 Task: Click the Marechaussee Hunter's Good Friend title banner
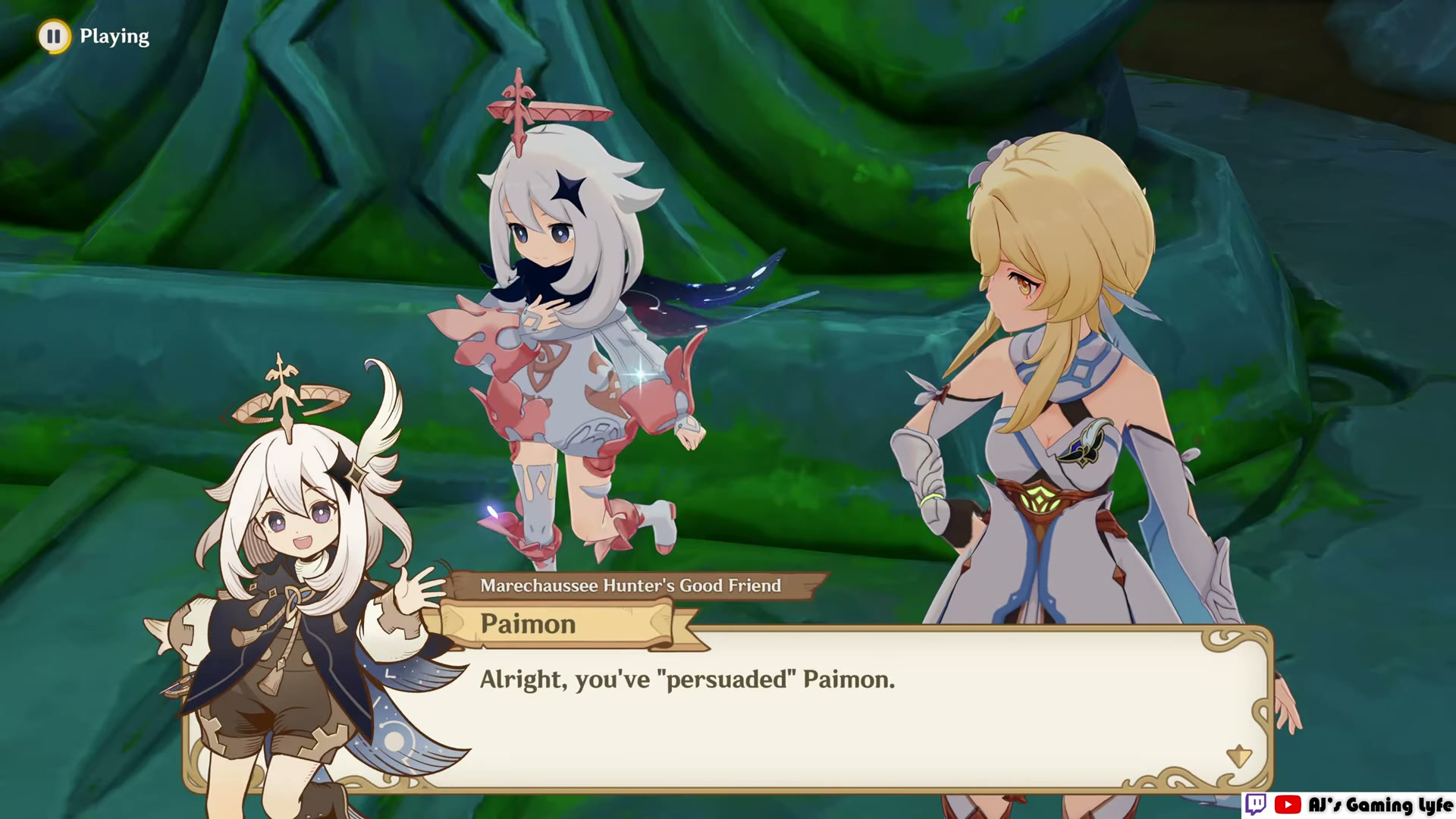639,585
